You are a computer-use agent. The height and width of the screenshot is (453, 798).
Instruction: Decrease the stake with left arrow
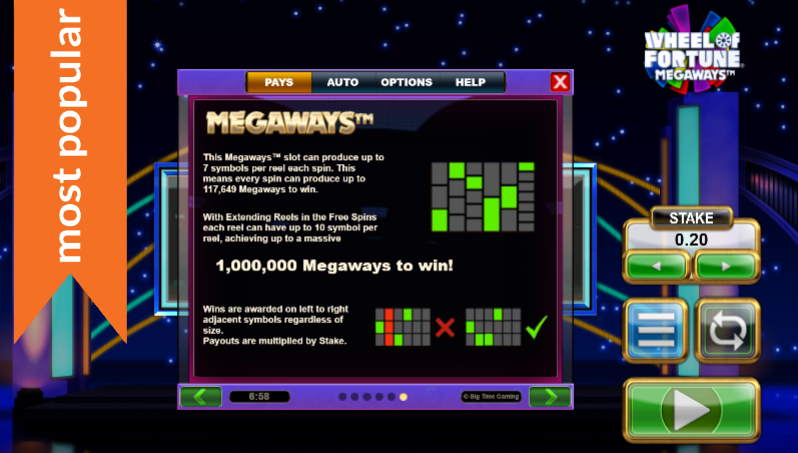tap(656, 267)
